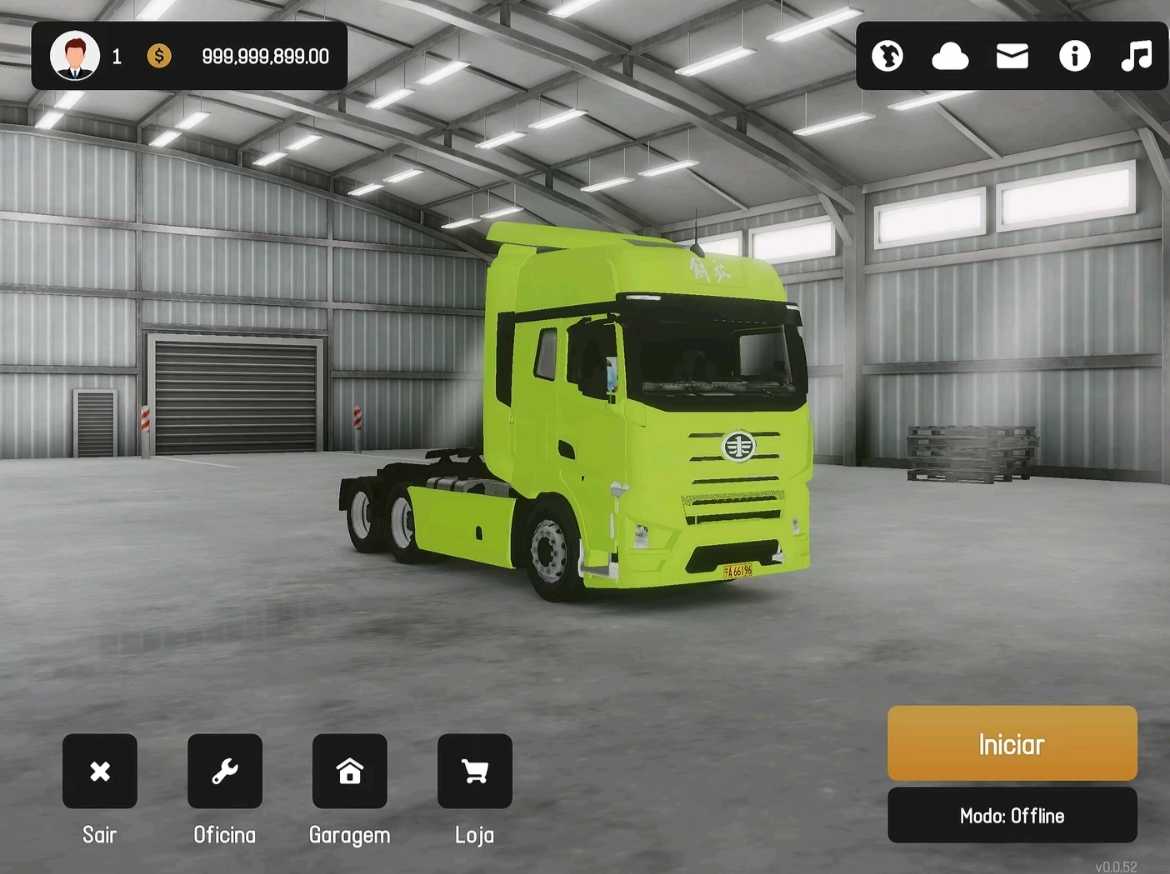Open the Oficina wrench workshop

225,771
